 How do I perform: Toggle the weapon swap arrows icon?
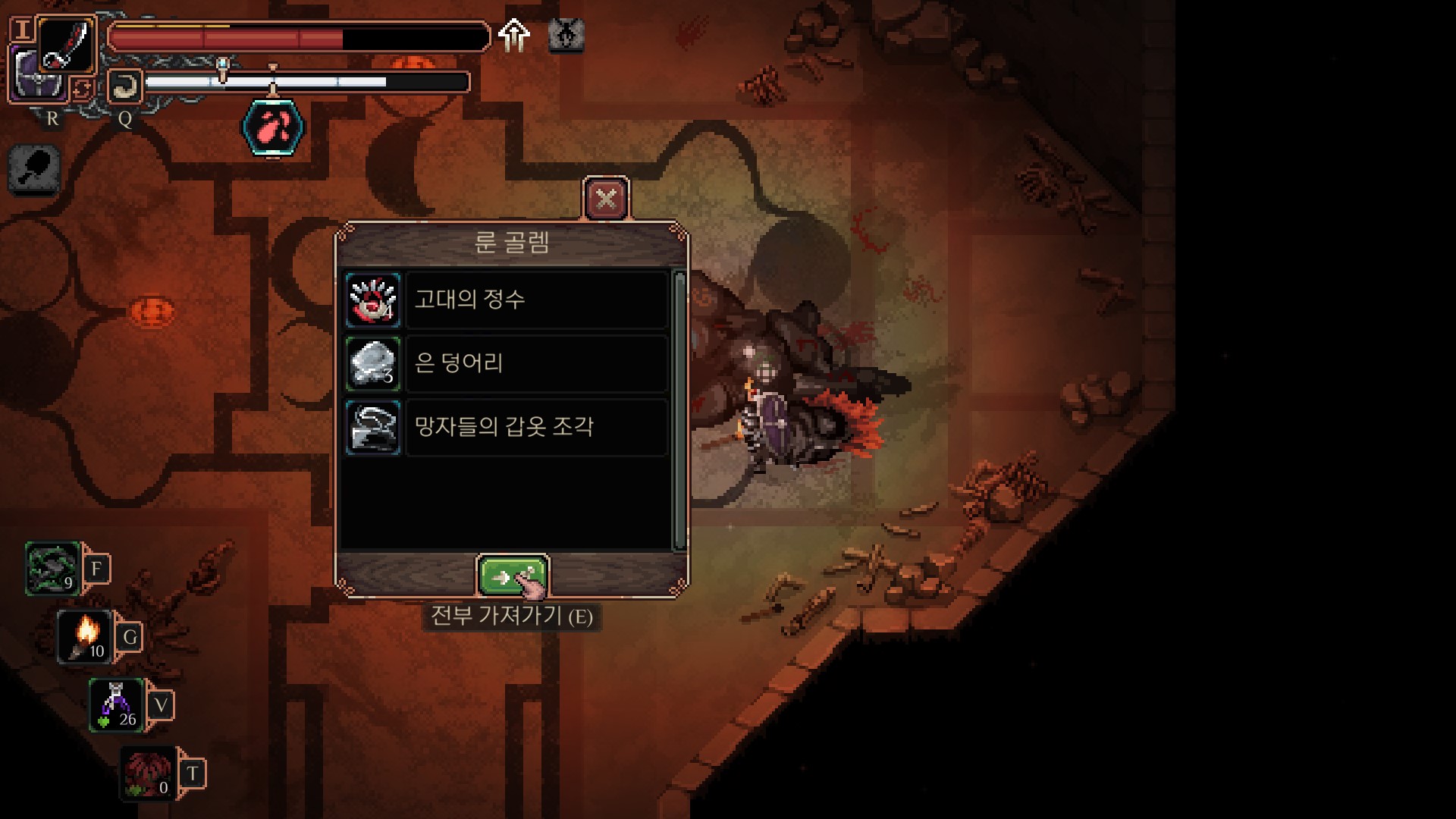point(82,89)
